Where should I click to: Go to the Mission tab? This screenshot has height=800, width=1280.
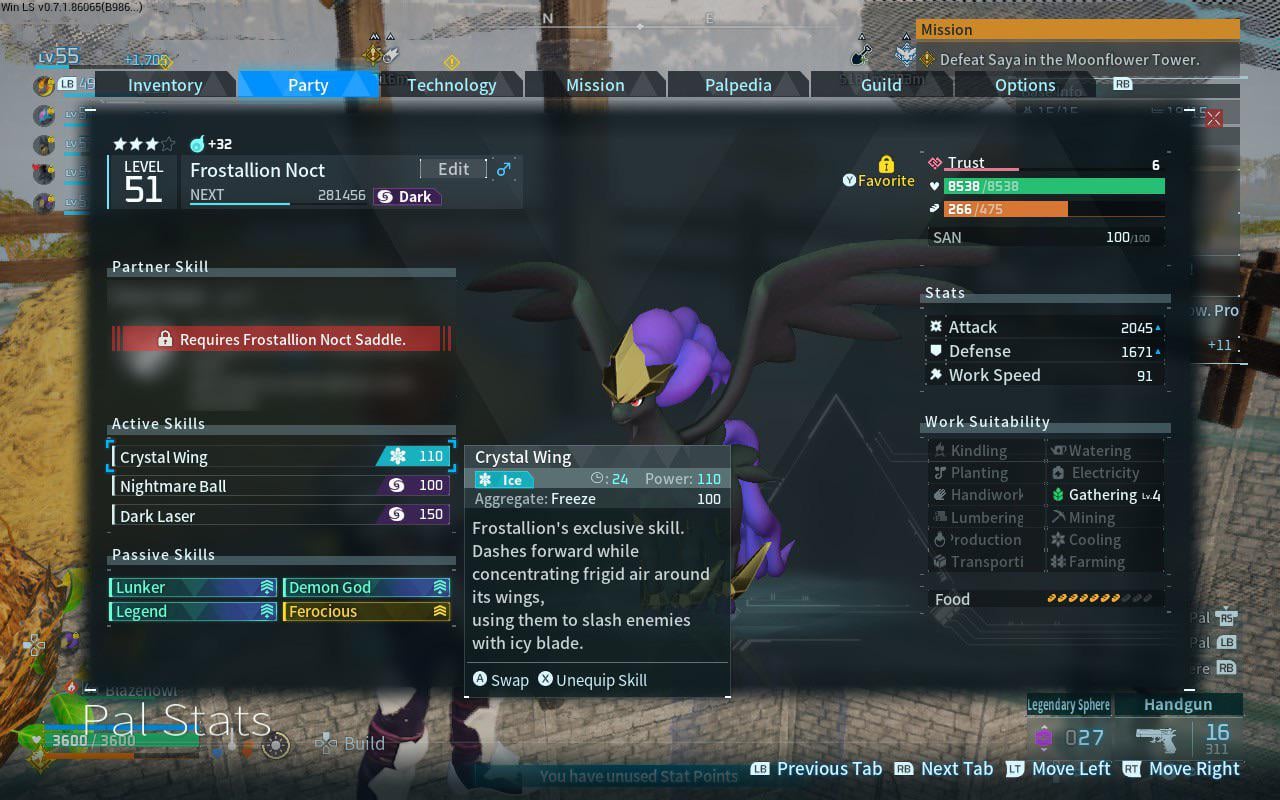pyautogui.click(x=595, y=85)
